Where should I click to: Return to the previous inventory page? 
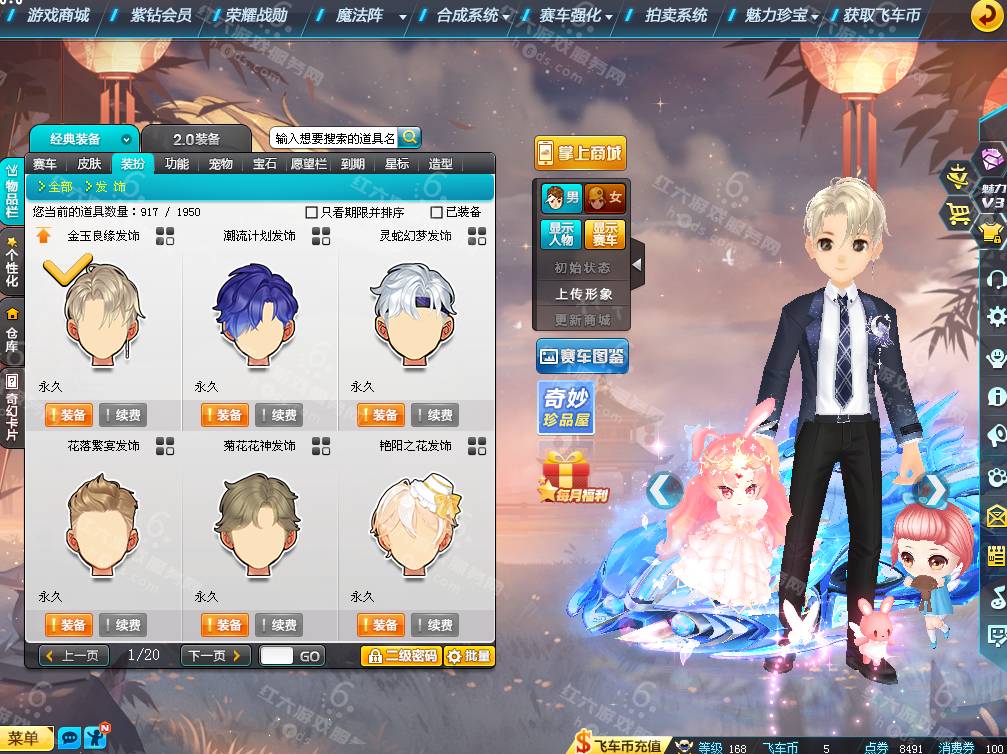coord(74,656)
